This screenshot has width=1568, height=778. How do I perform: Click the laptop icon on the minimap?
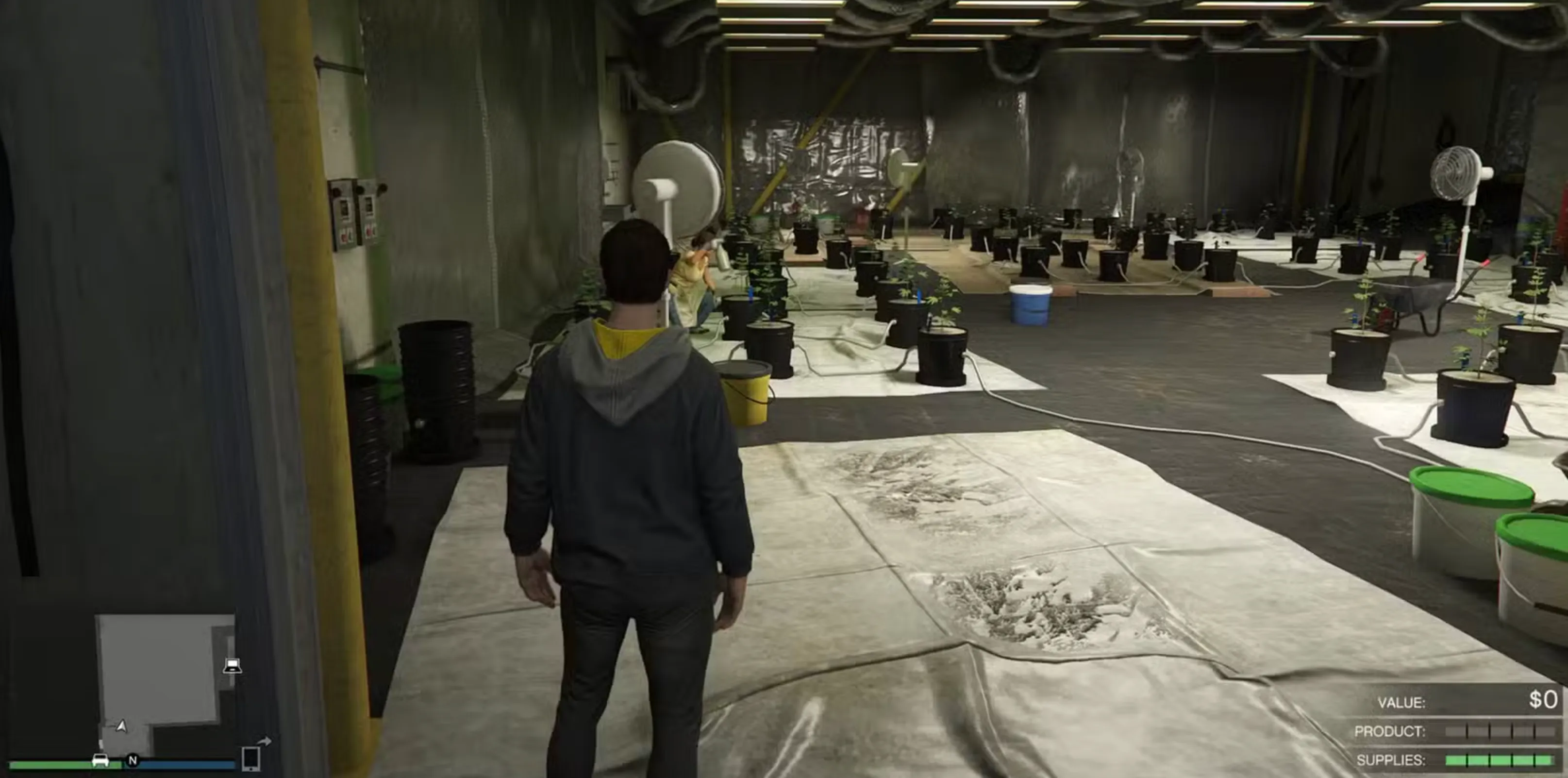(x=233, y=666)
